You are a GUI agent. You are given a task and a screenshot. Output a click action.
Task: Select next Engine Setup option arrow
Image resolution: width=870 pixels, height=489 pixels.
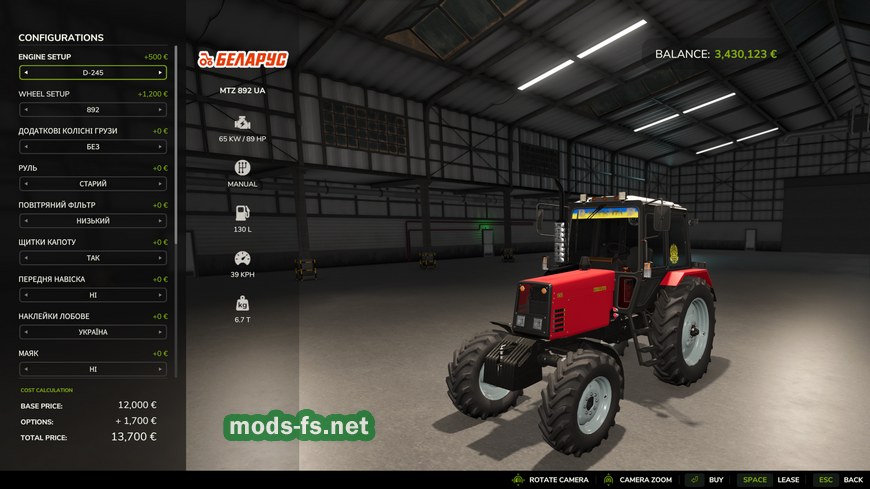(x=160, y=73)
